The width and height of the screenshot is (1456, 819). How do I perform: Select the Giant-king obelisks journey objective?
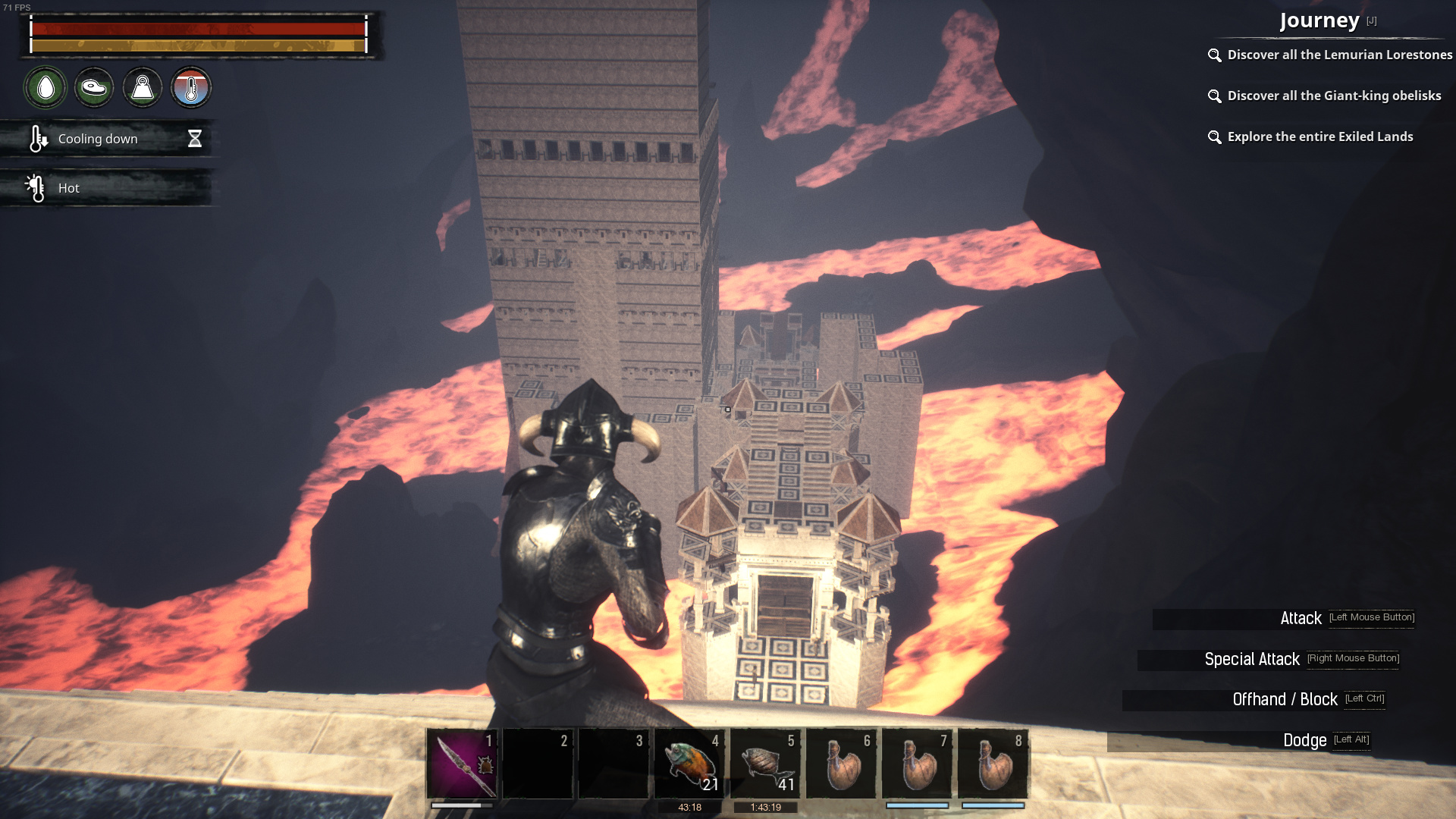click(x=1334, y=96)
